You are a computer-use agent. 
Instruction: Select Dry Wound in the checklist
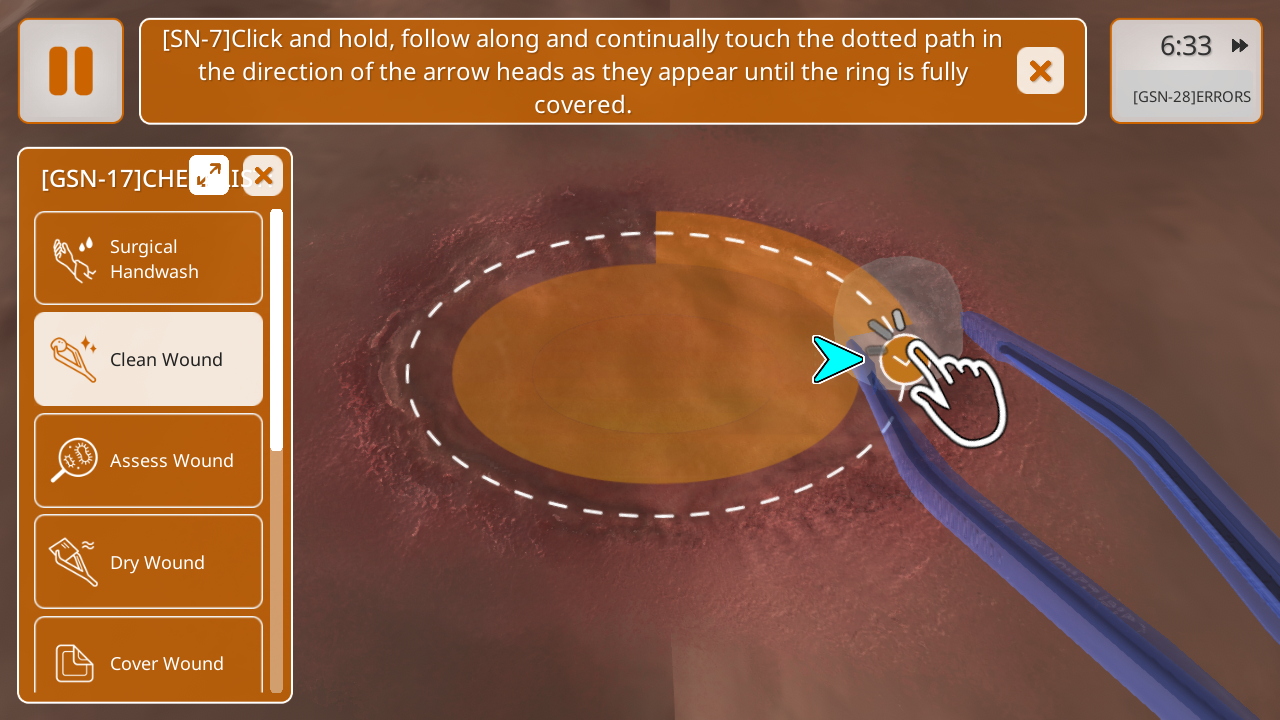pyautogui.click(x=148, y=562)
